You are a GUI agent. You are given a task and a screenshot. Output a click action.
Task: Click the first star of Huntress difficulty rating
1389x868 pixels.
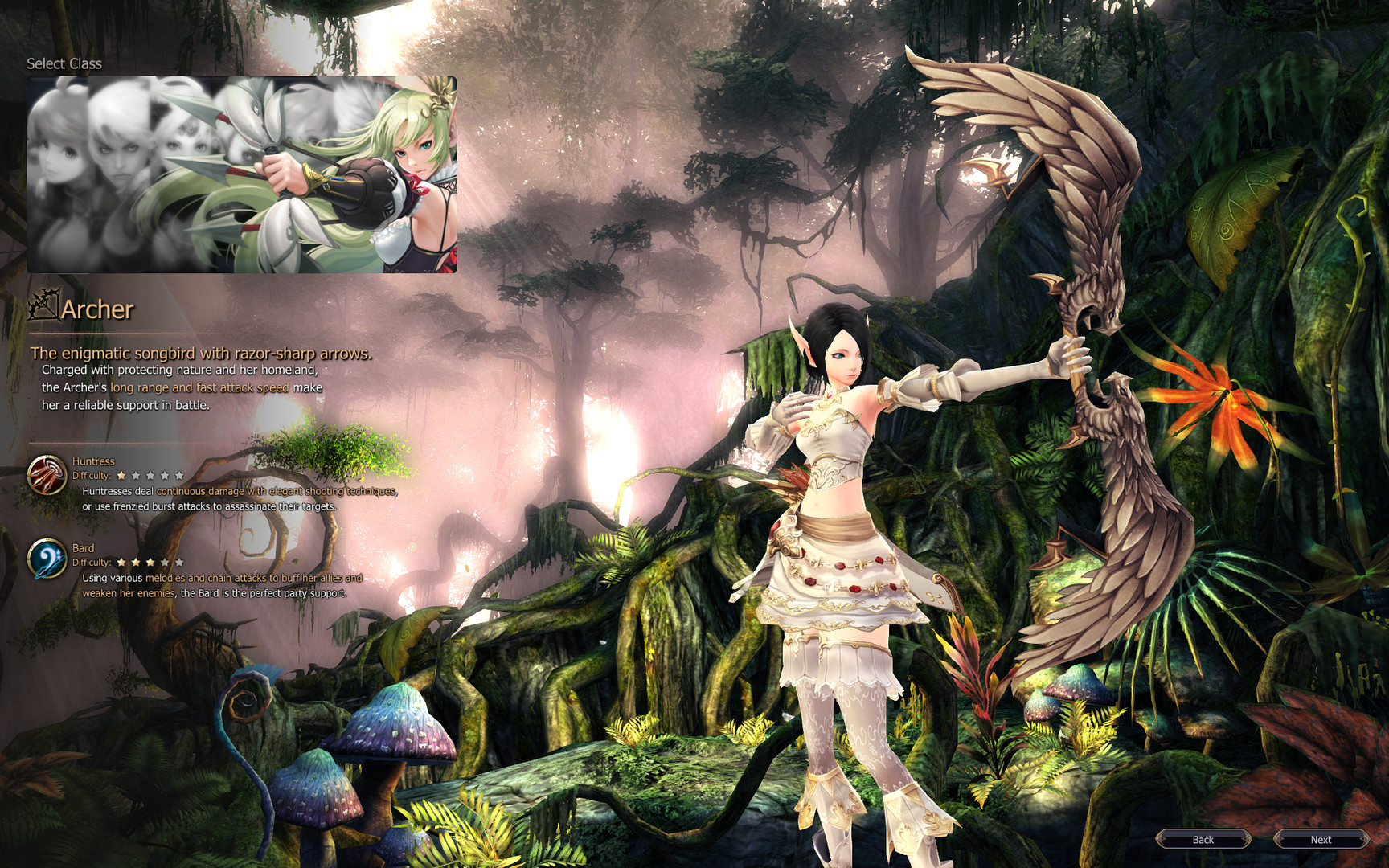[121, 476]
